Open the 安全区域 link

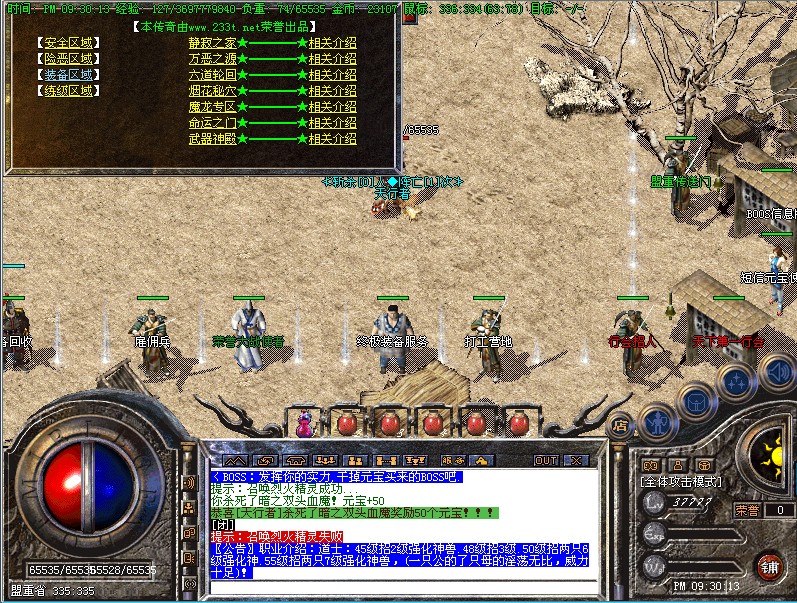click(68, 43)
